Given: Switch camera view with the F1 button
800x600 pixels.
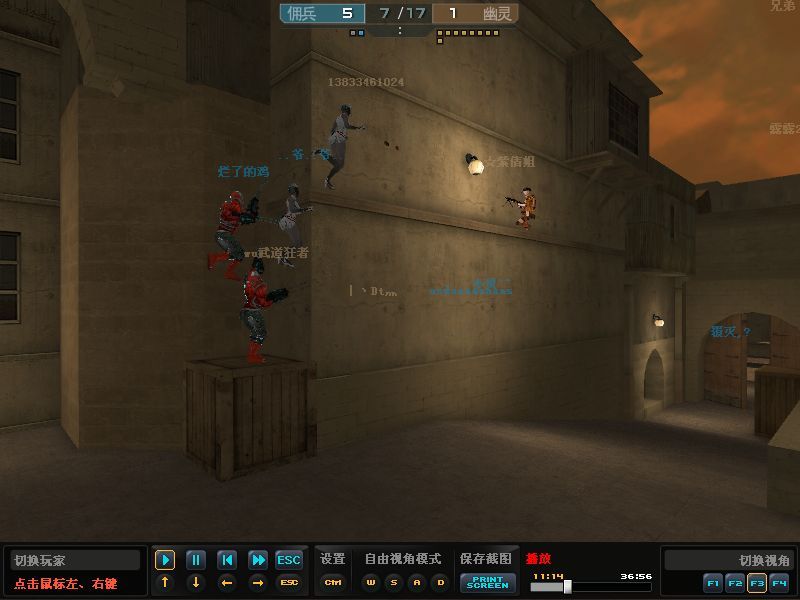Looking at the screenshot, I should pyautogui.click(x=713, y=582).
